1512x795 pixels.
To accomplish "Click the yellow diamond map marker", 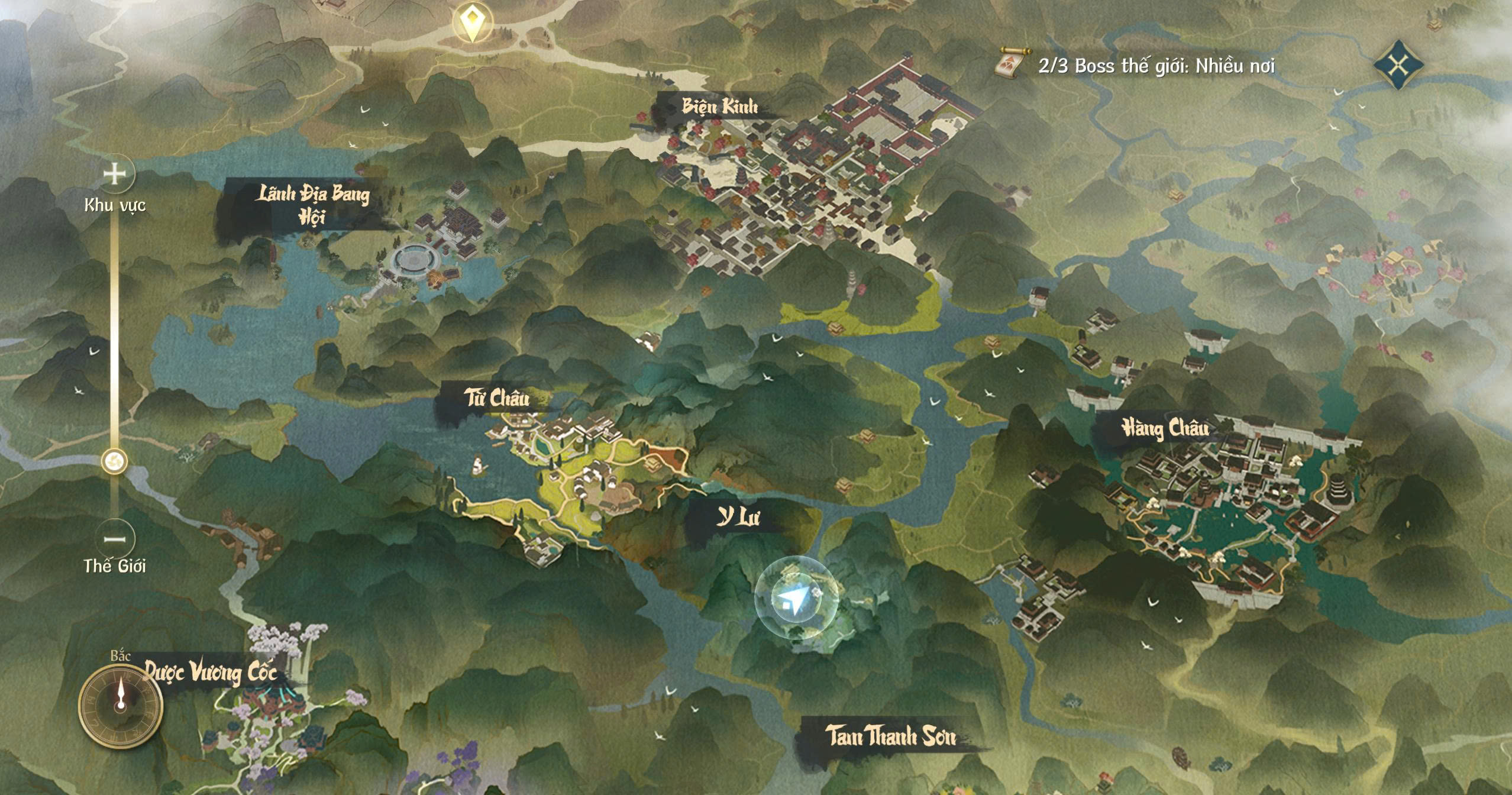I will [x=471, y=22].
